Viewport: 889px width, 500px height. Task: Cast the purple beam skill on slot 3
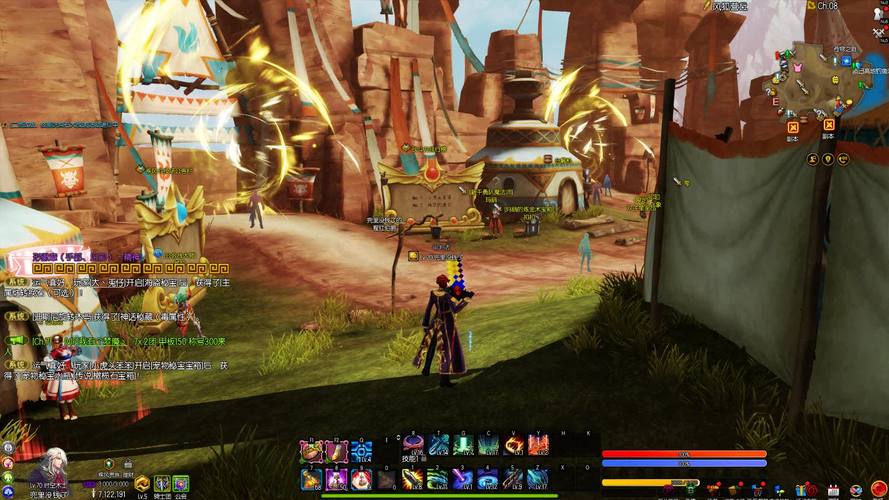pos(463,479)
